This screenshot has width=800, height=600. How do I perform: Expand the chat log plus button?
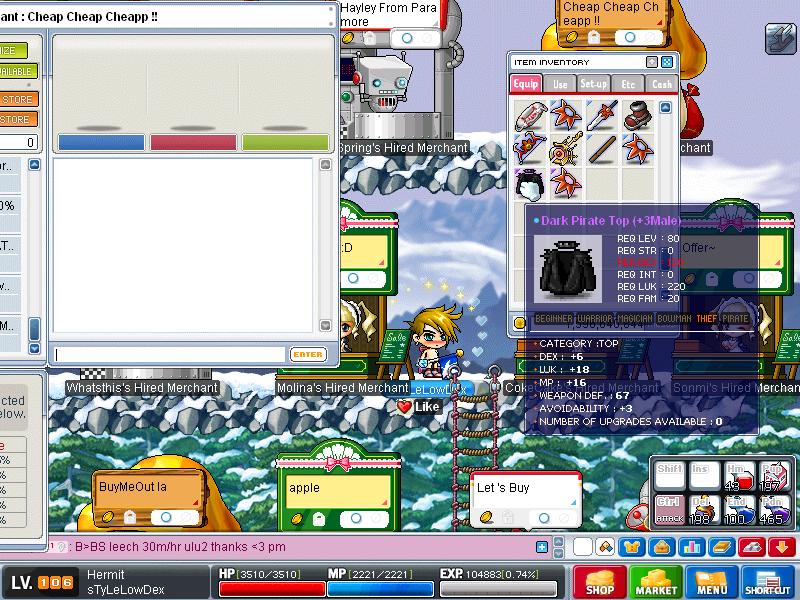(x=542, y=547)
